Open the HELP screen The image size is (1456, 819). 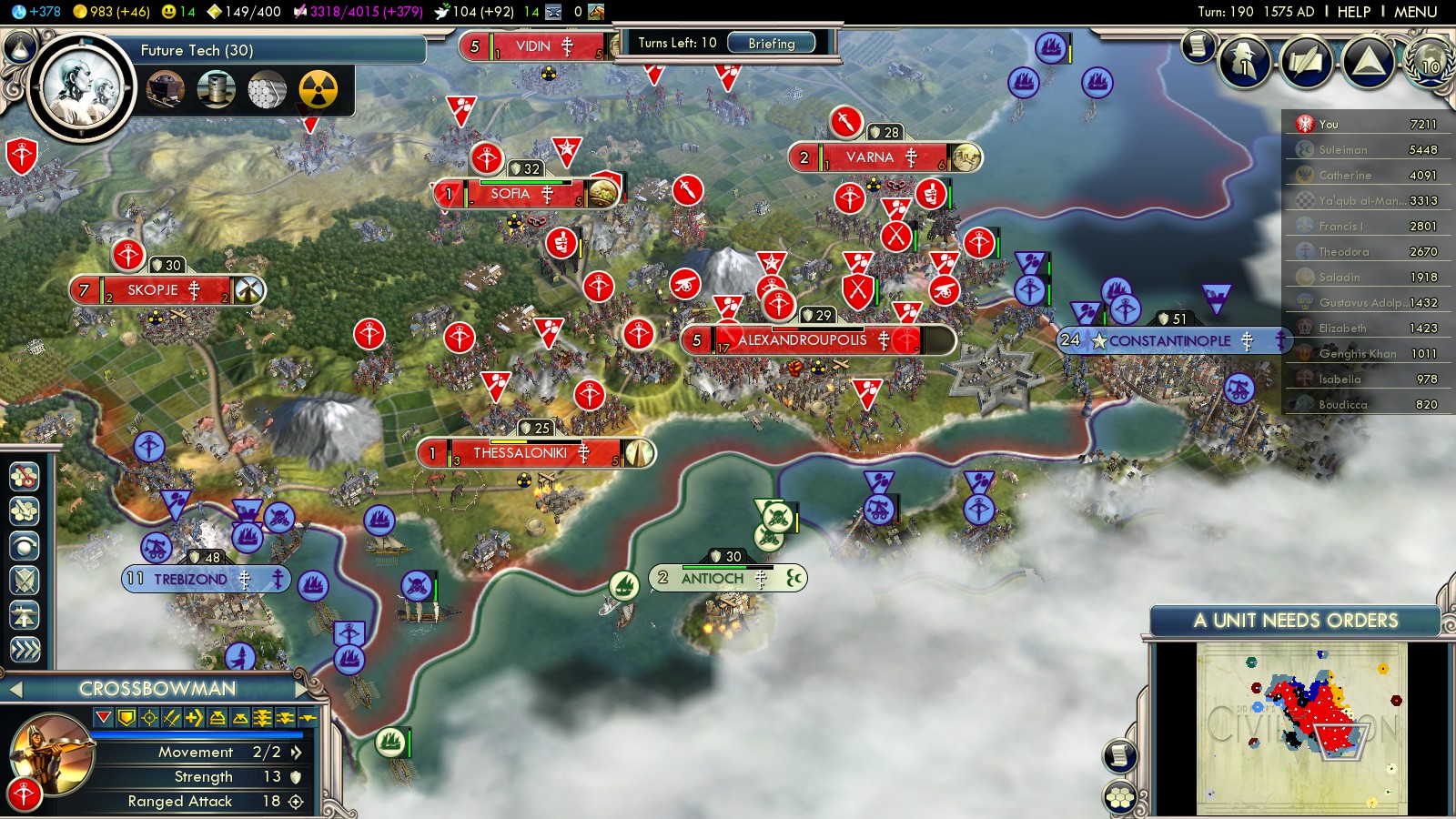[x=1353, y=12]
